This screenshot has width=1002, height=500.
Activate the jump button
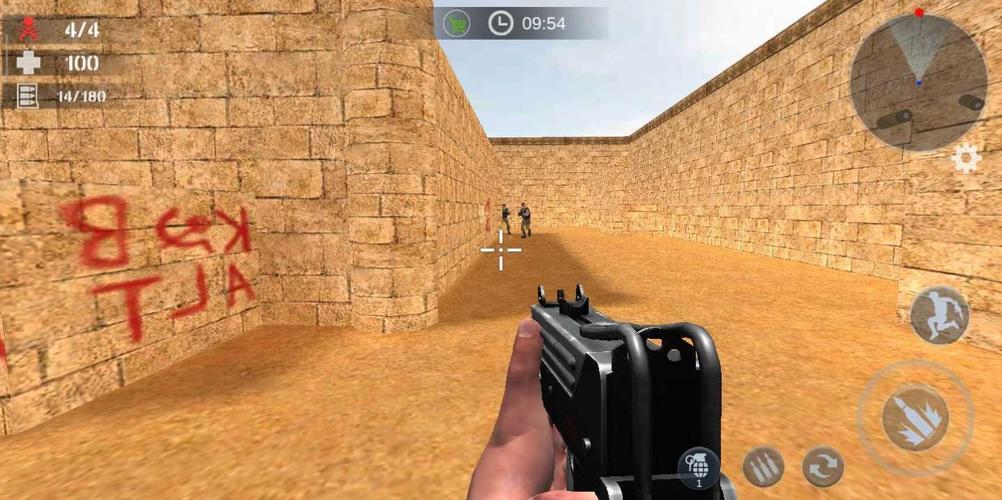(x=939, y=315)
